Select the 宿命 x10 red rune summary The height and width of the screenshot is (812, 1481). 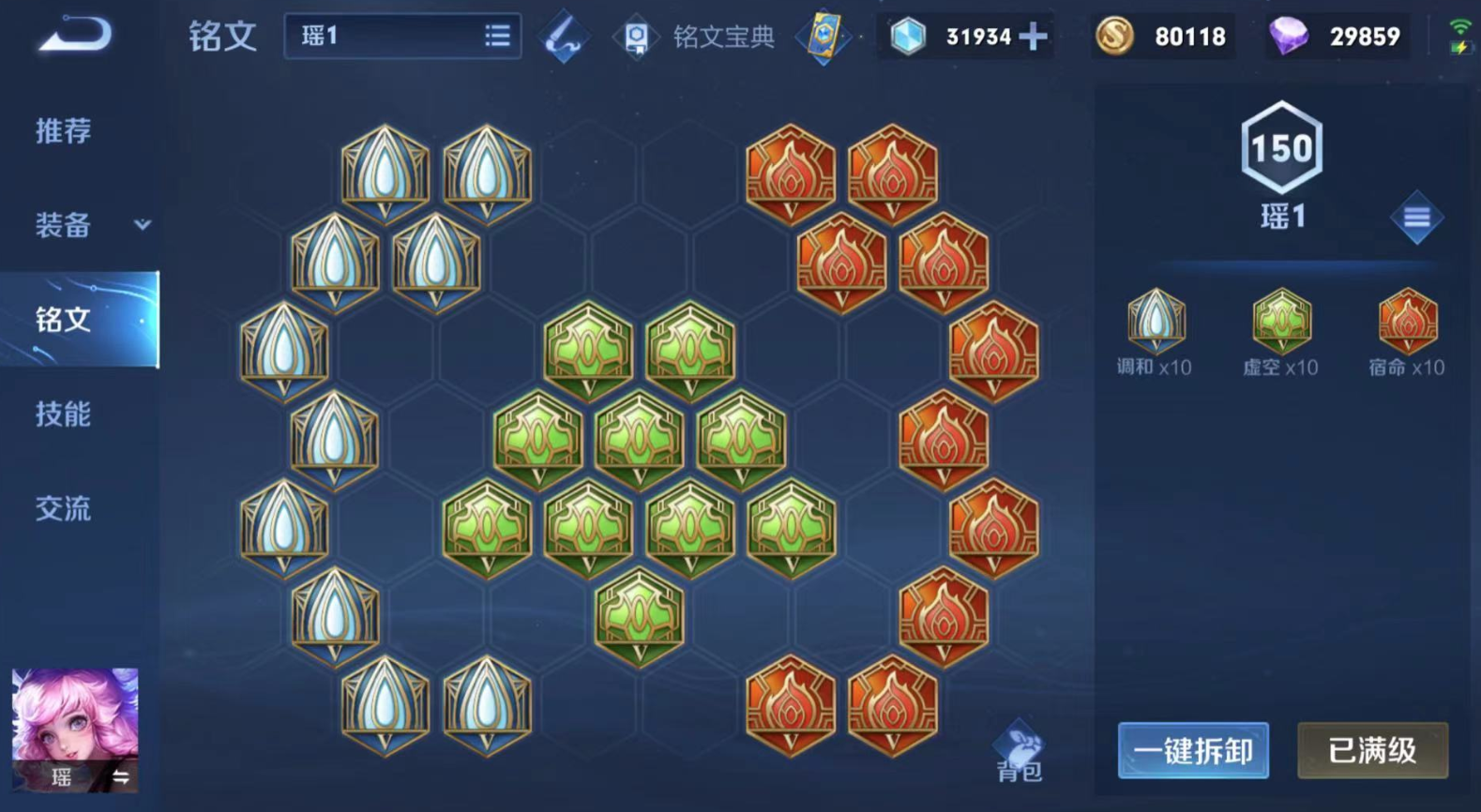pyautogui.click(x=1407, y=332)
